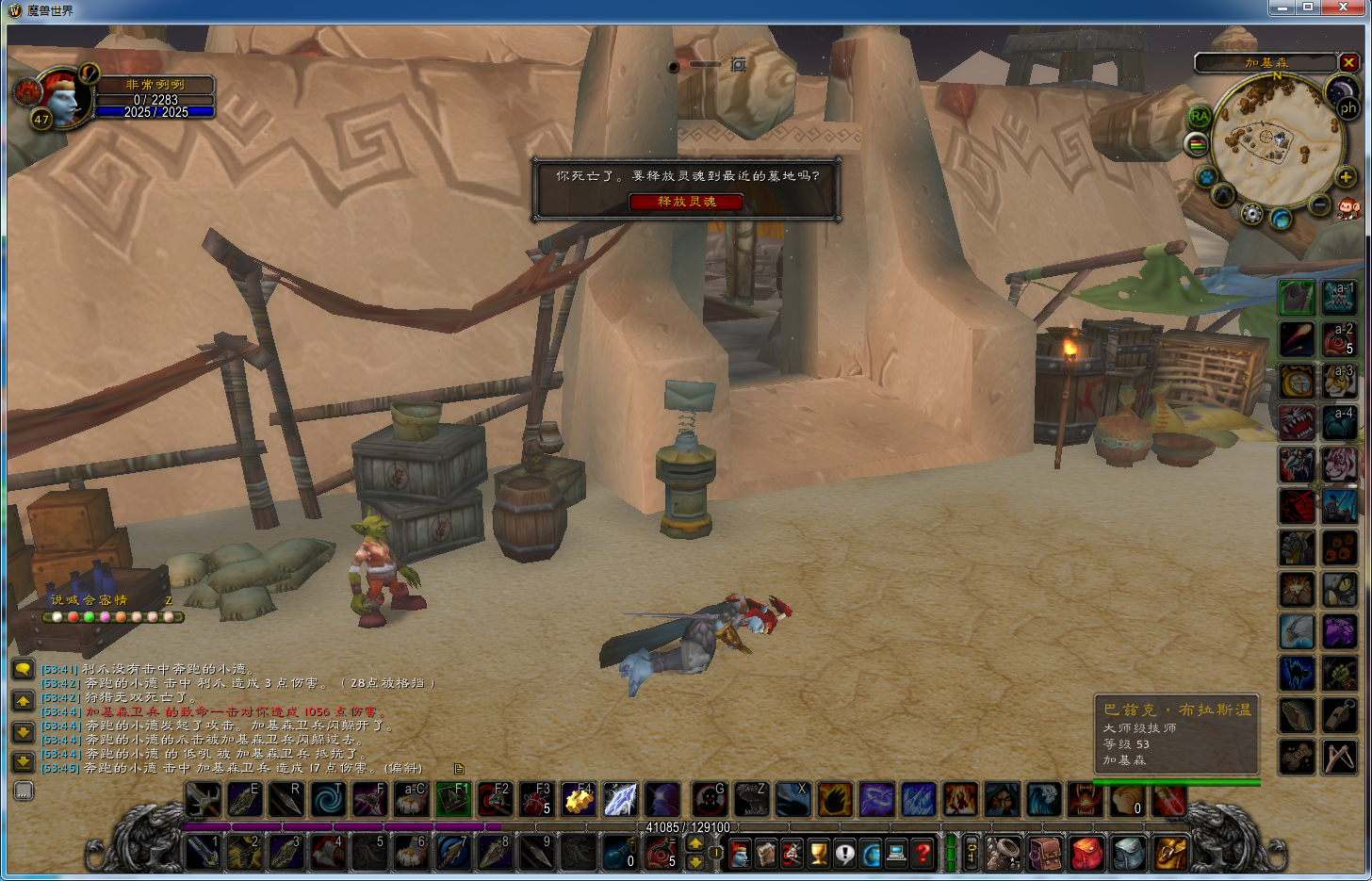
Task: Open the help red question mark icon
Action: tap(923, 853)
